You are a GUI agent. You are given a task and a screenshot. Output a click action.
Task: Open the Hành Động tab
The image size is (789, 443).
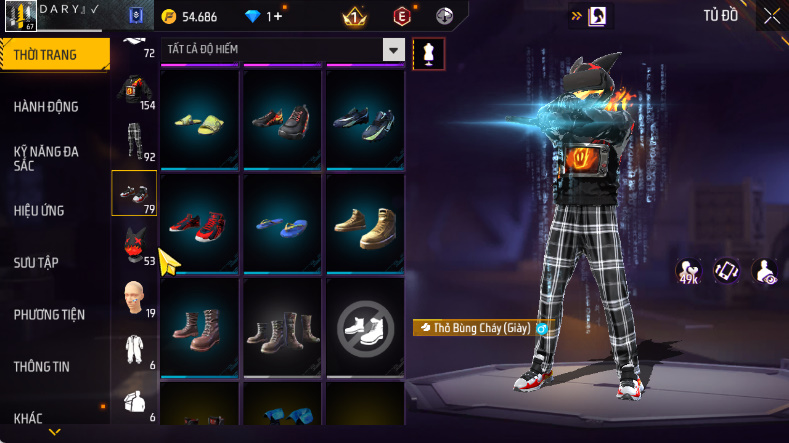tap(46, 107)
